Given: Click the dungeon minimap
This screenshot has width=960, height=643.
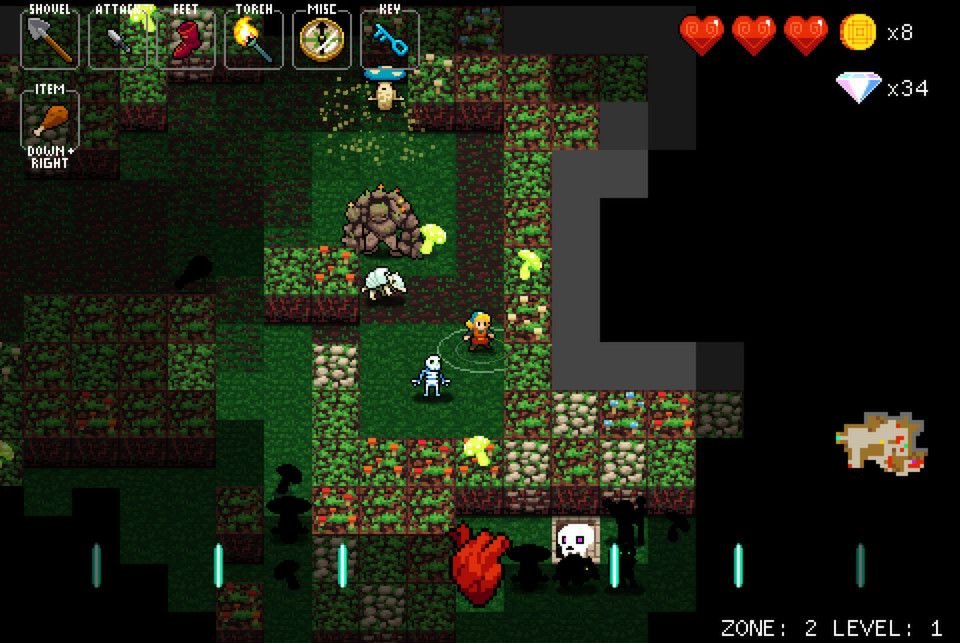Looking at the screenshot, I should 880,443.
